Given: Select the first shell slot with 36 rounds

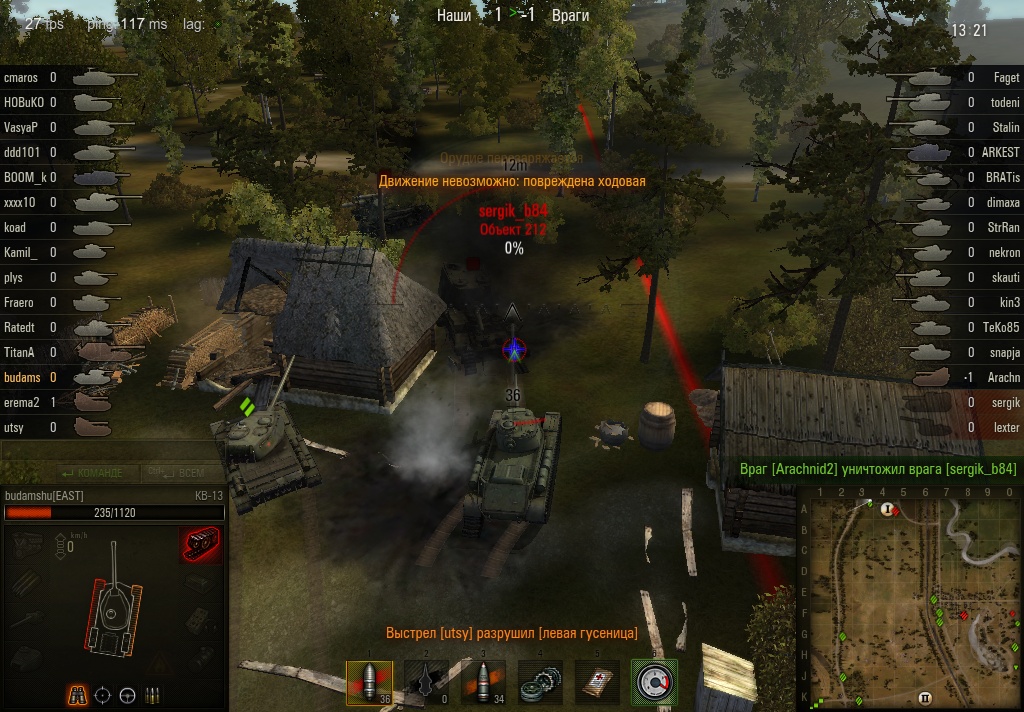Looking at the screenshot, I should pyautogui.click(x=368, y=682).
